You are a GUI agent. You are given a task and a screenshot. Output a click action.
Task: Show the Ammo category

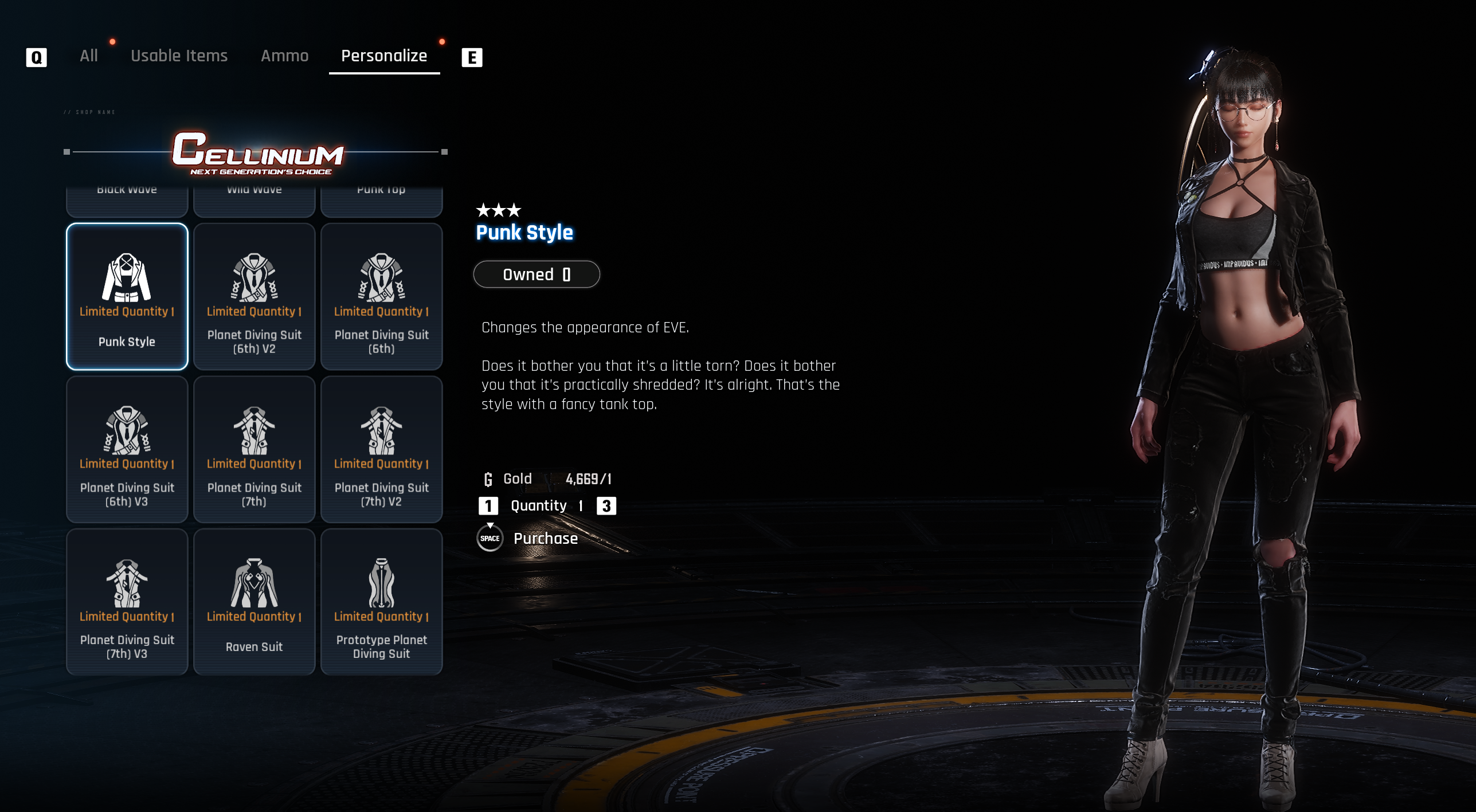click(x=284, y=56)
